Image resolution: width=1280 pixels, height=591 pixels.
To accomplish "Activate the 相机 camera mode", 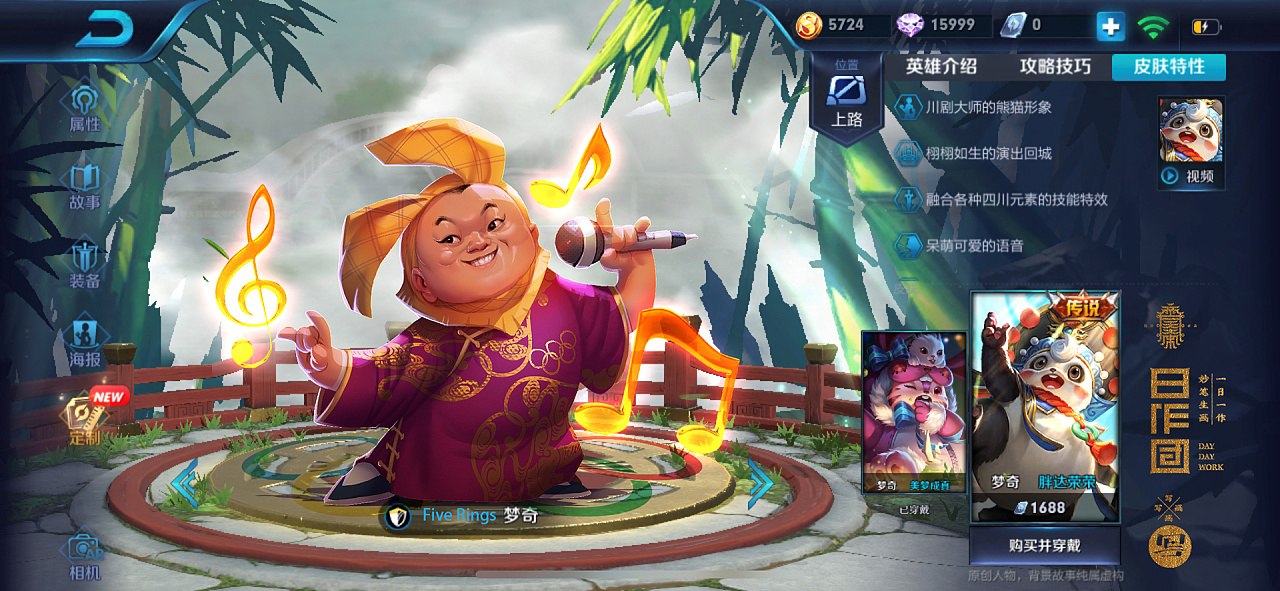I will [85, 555].
